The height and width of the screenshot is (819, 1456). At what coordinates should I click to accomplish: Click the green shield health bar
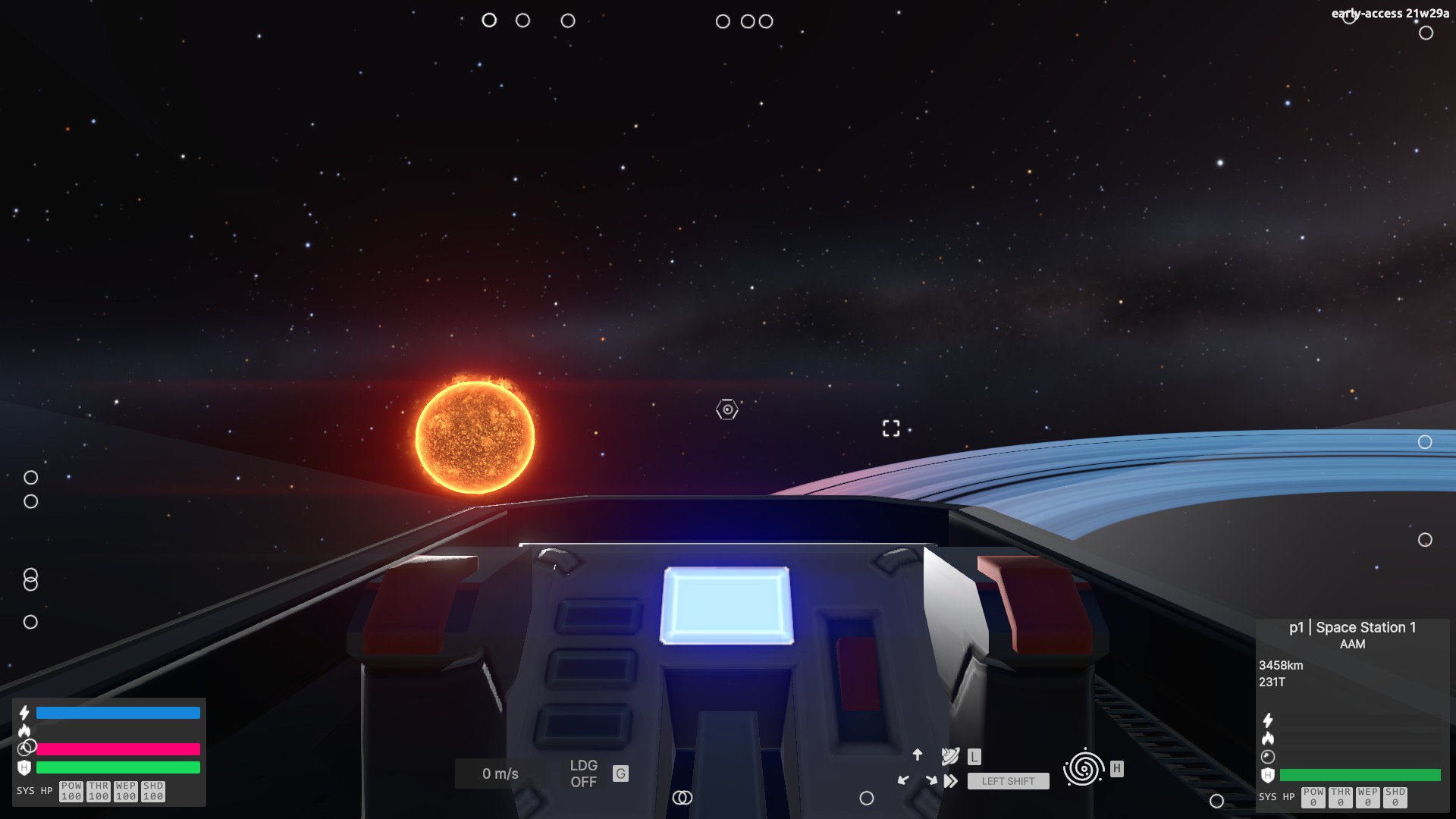coord(118,767)
